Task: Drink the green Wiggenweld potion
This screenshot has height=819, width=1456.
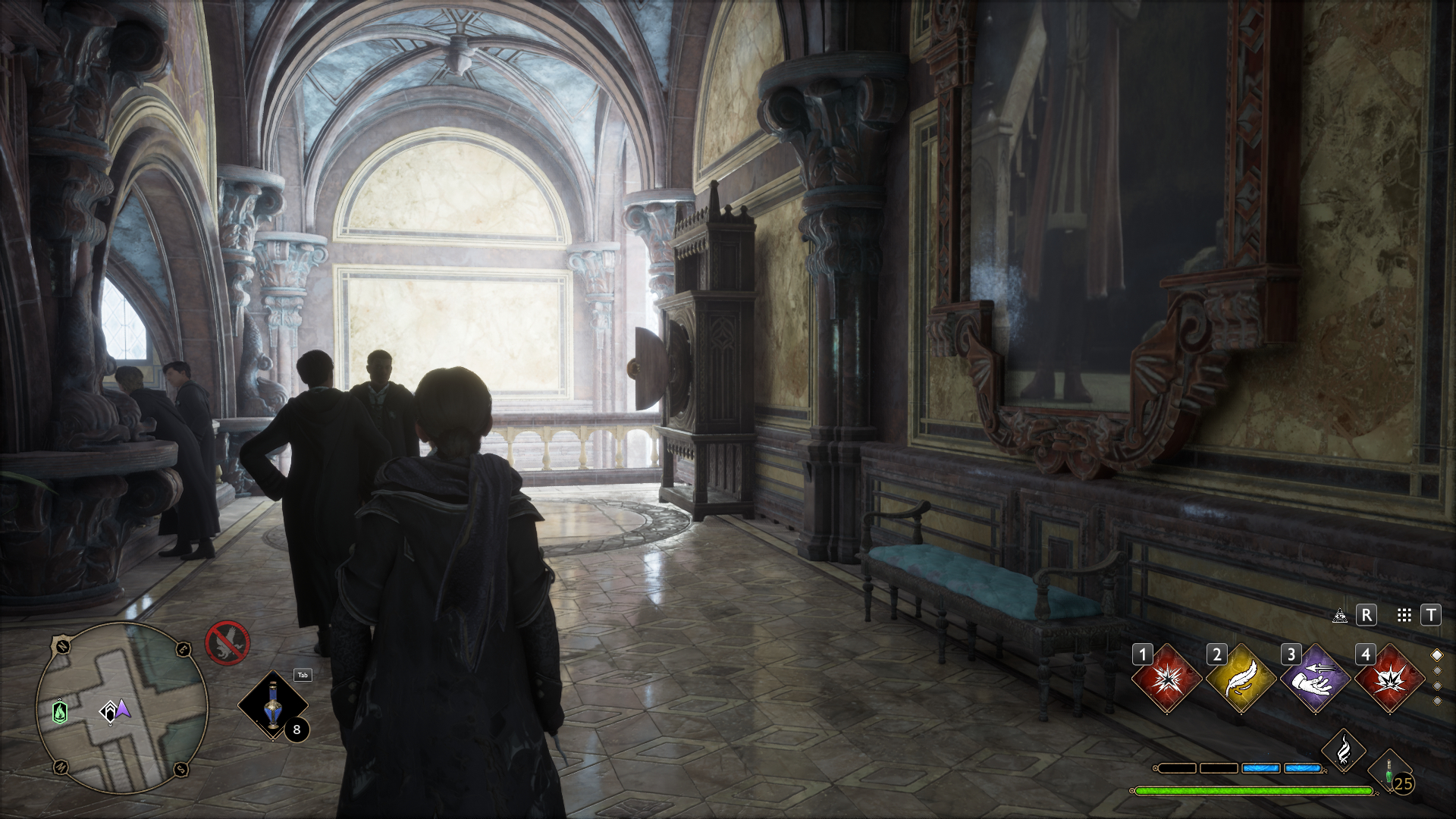Action: (1391, 773)
